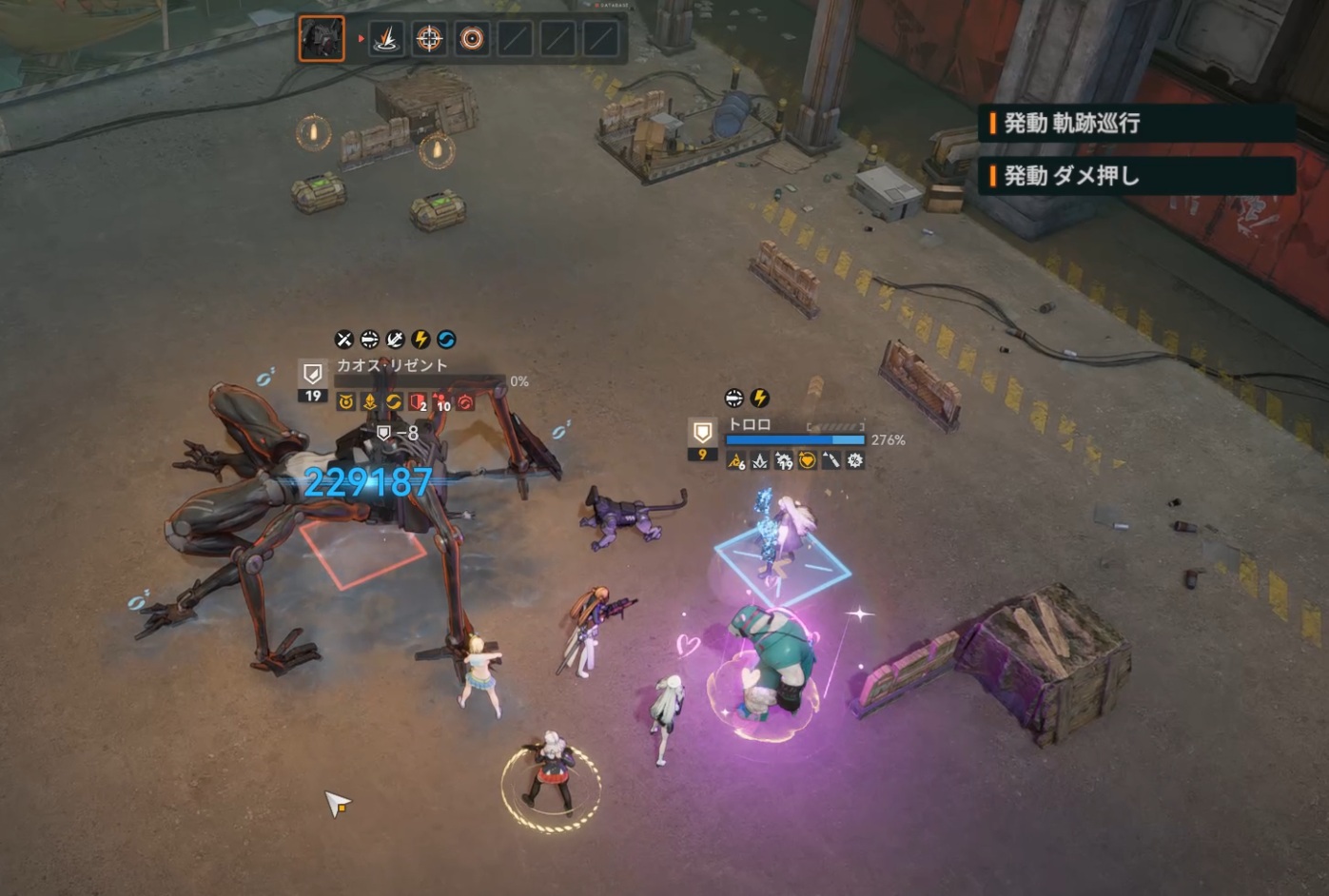Inspect the heart shield buff on トロロ

807,461
